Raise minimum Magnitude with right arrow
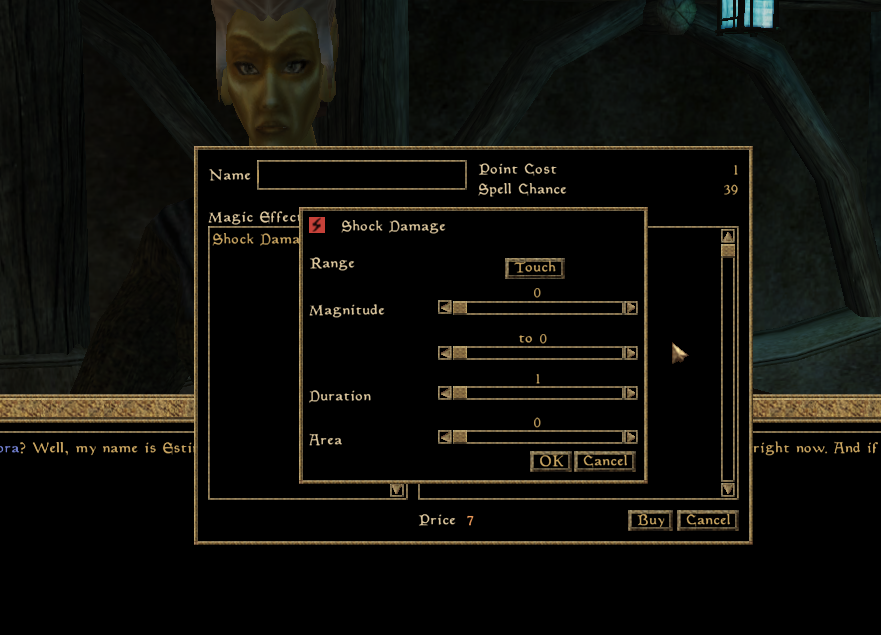Viewport: 881px width, 635px height. tap(631, 308)
